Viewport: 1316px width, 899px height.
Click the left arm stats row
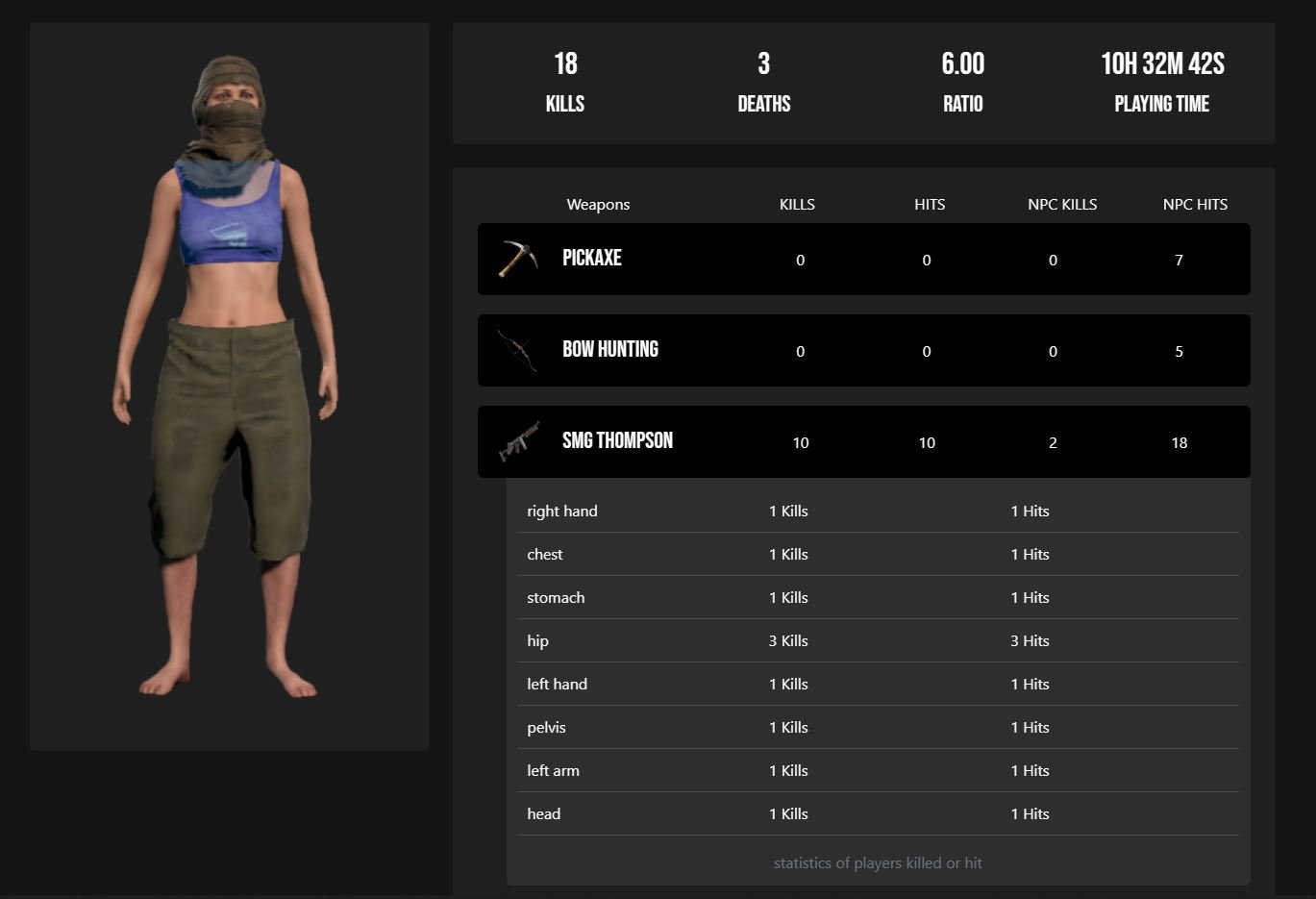(x=878, y=771)
